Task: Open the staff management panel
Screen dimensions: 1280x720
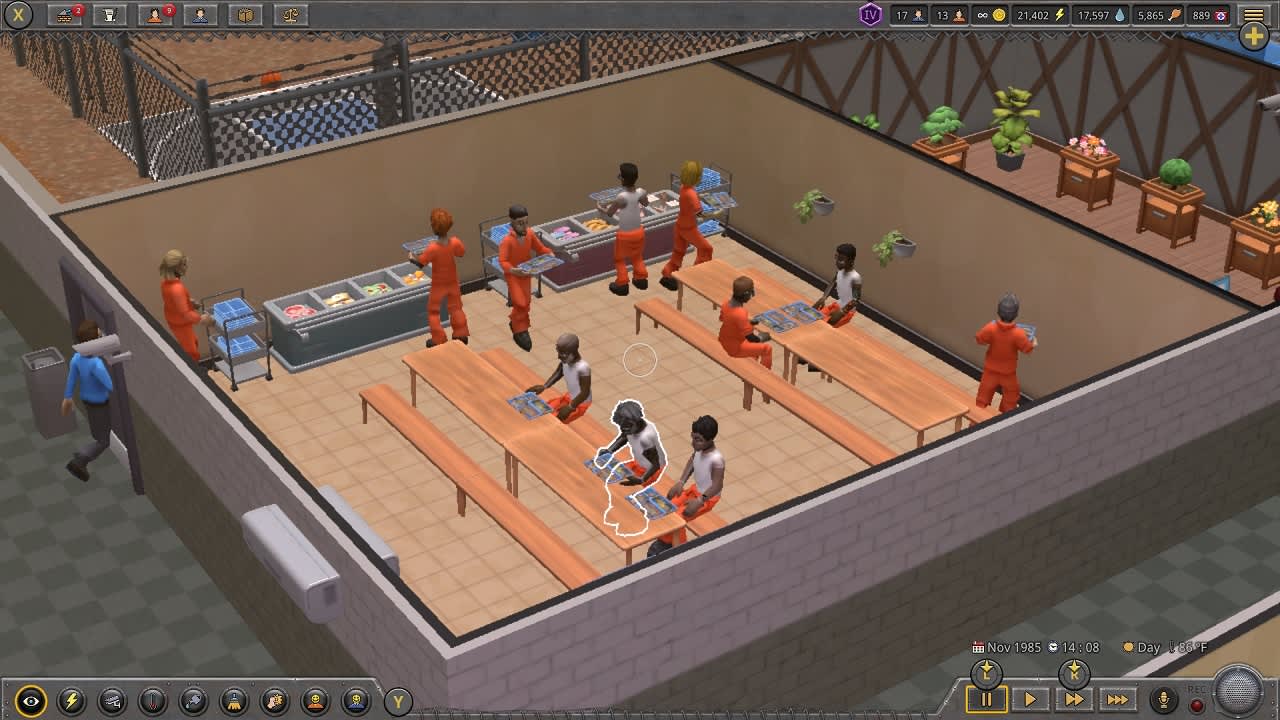Action: 200,15
